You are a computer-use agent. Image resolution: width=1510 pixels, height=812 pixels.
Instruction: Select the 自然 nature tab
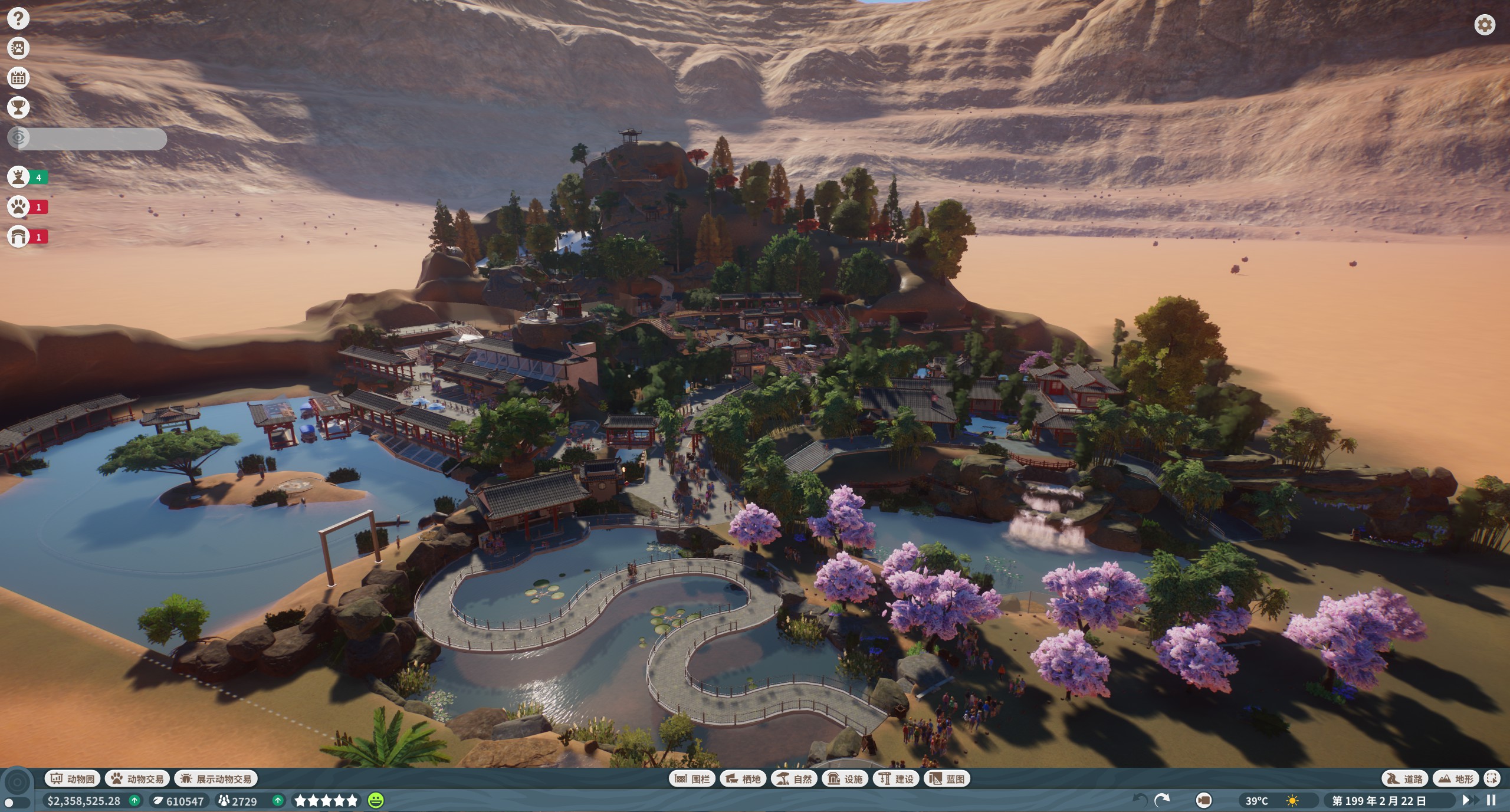pos(794,779)
